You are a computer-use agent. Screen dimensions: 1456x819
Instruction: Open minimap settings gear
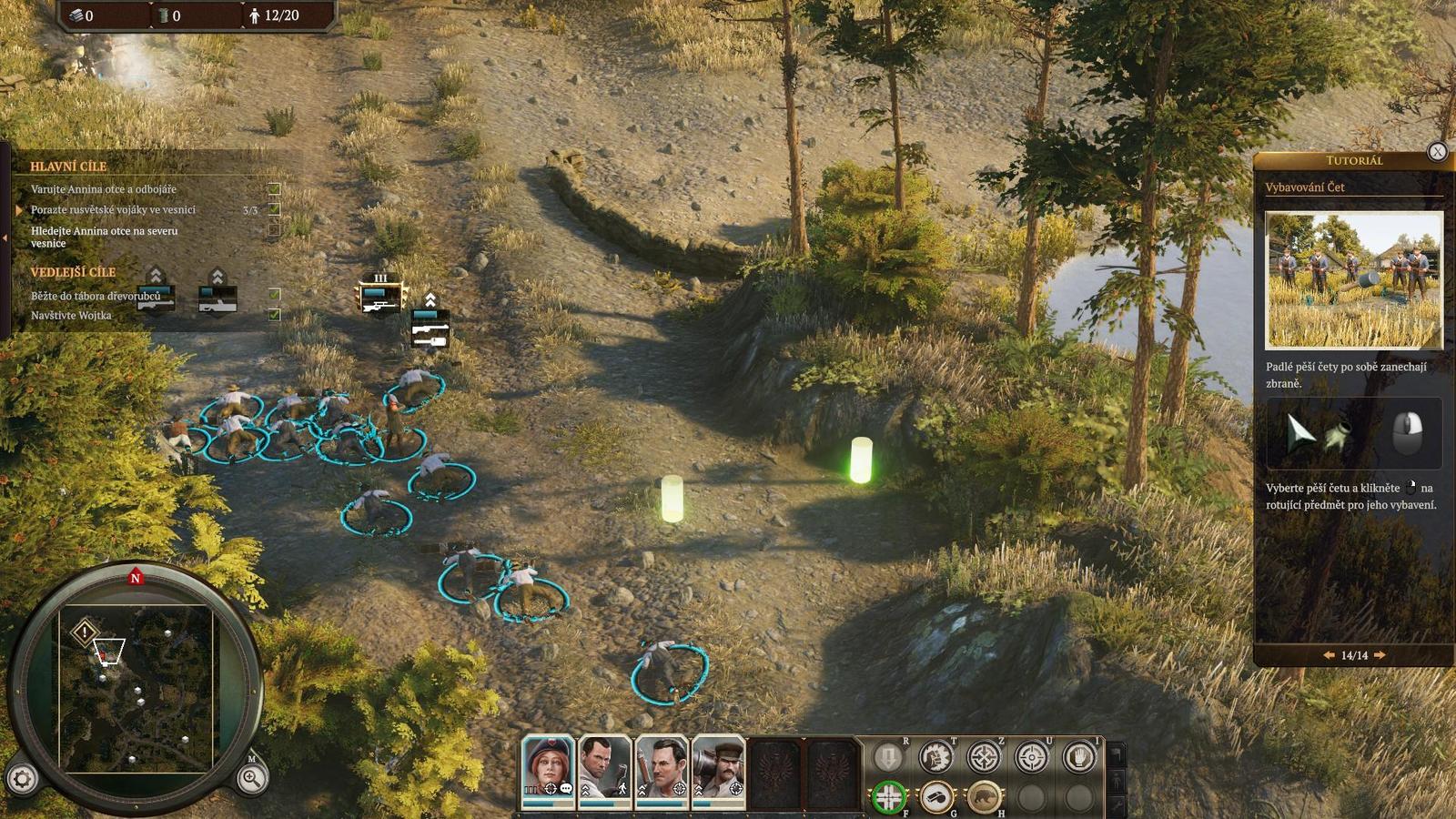click(x=23, y=779)
